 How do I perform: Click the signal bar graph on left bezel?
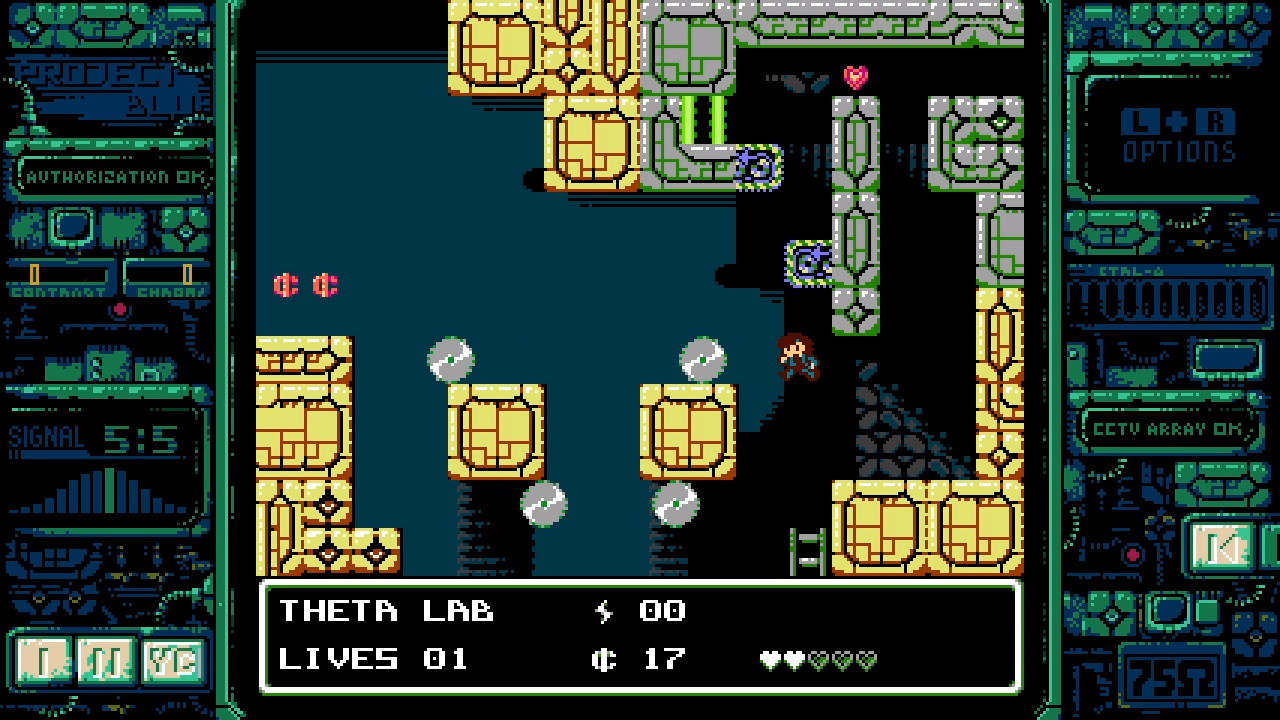pos(100,490)
